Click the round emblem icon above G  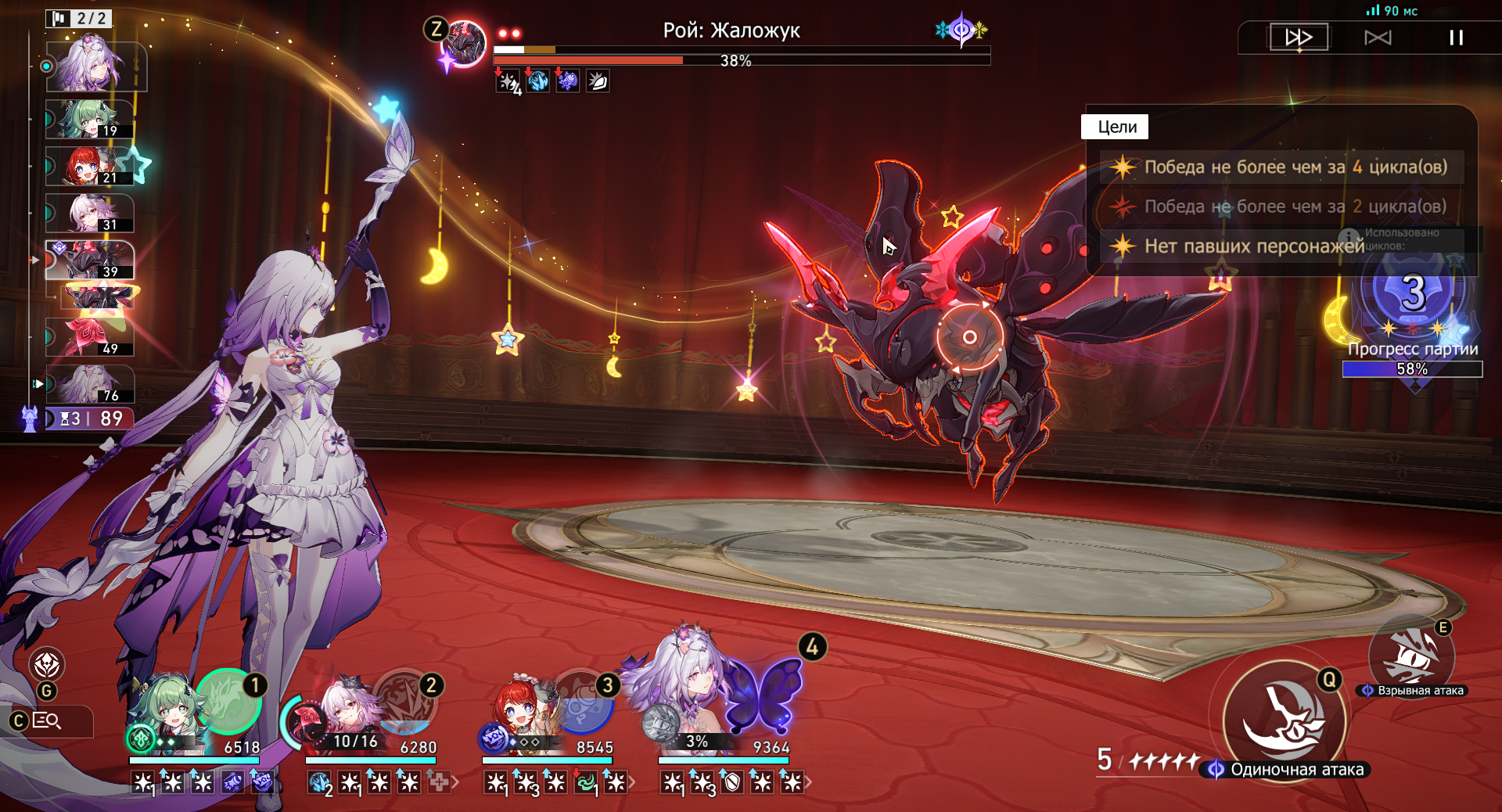click(x=47, y=665)
